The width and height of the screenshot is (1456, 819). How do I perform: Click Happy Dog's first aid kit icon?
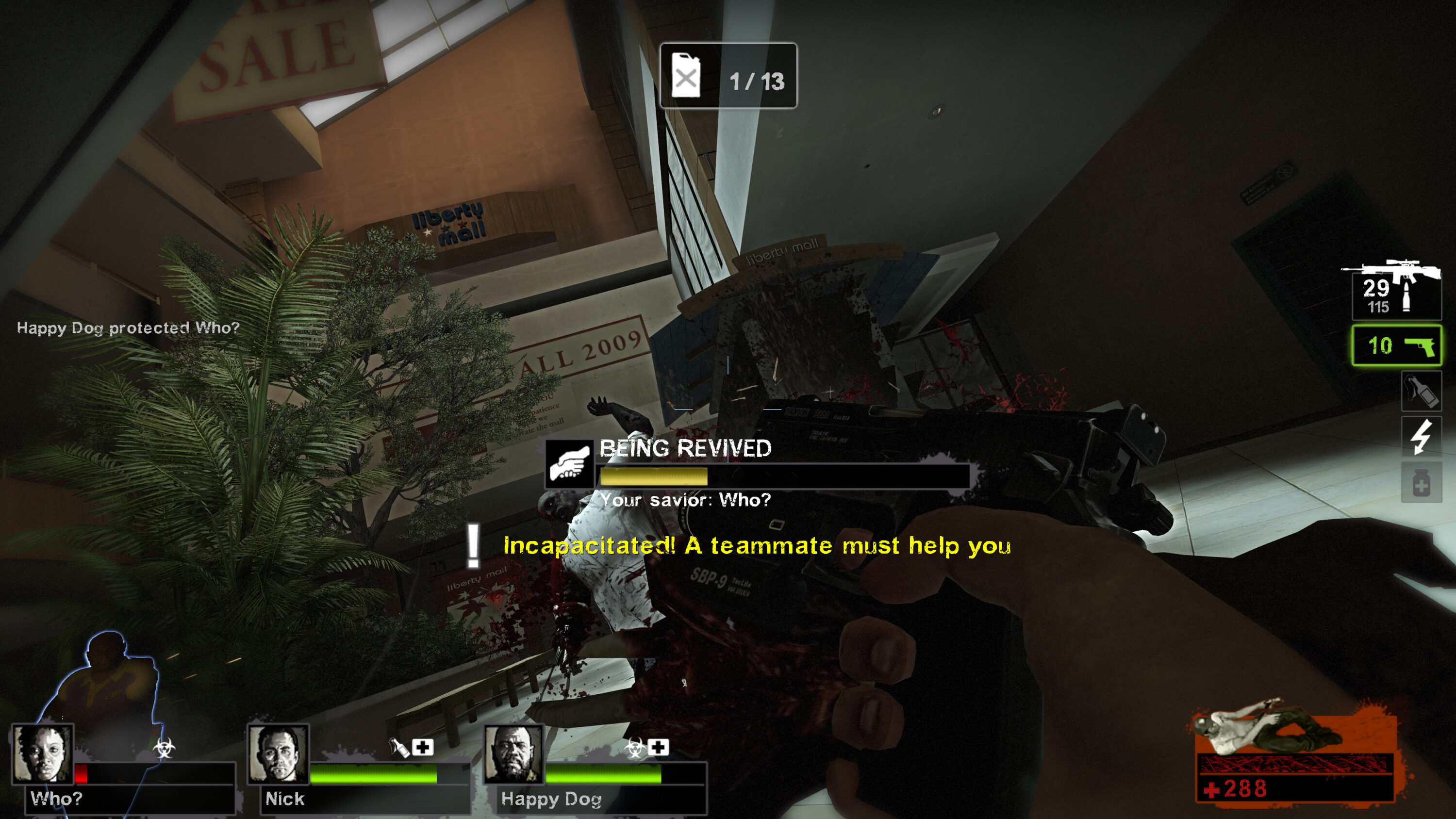click(658, 747)
